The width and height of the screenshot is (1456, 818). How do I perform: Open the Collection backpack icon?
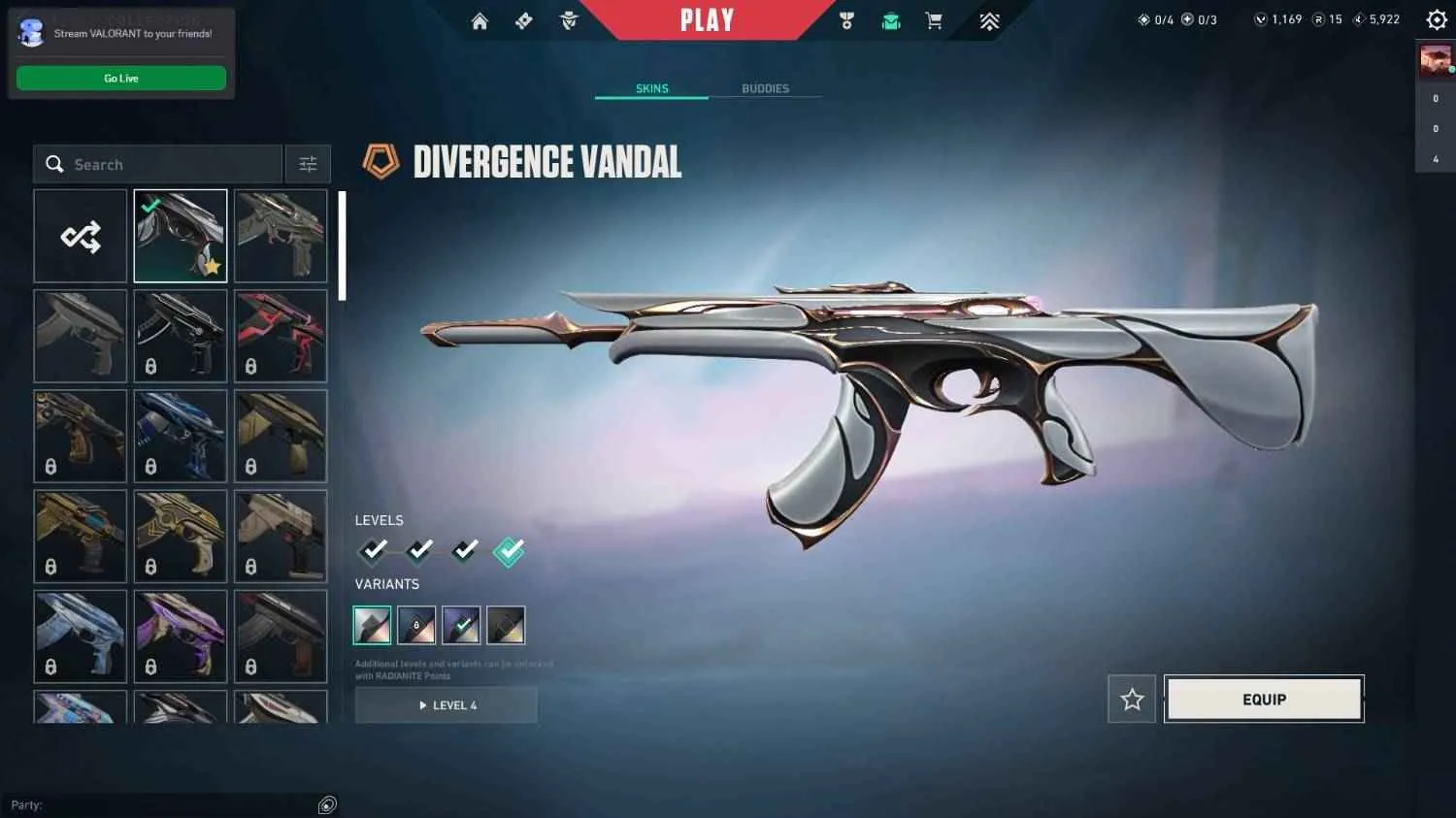[890, 20]
